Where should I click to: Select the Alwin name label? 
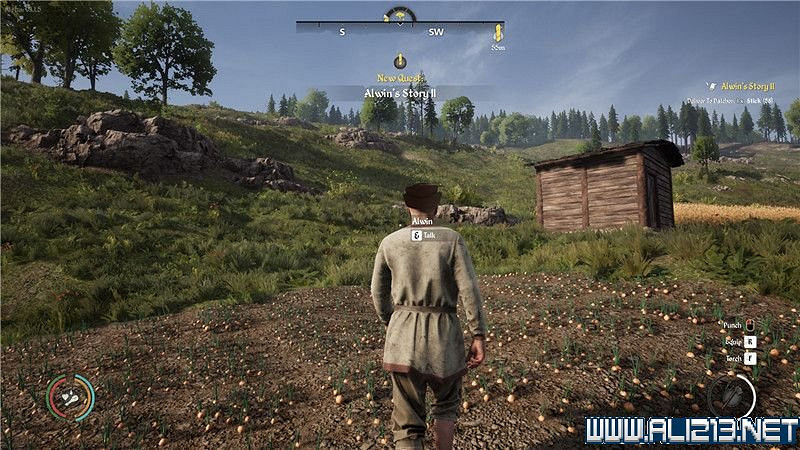click(x=422, y=221)
